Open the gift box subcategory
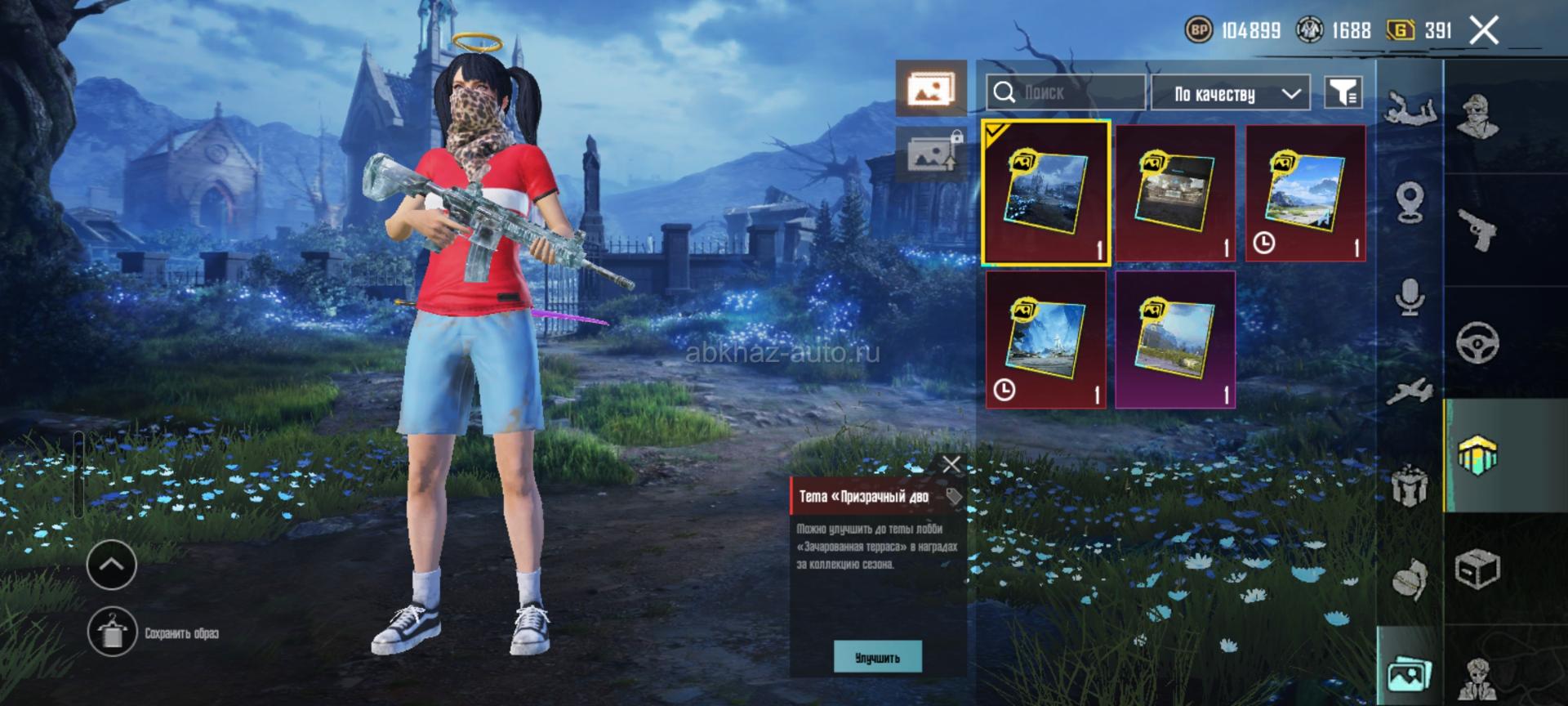The image size is (1568, 706). pos(1410,485)
